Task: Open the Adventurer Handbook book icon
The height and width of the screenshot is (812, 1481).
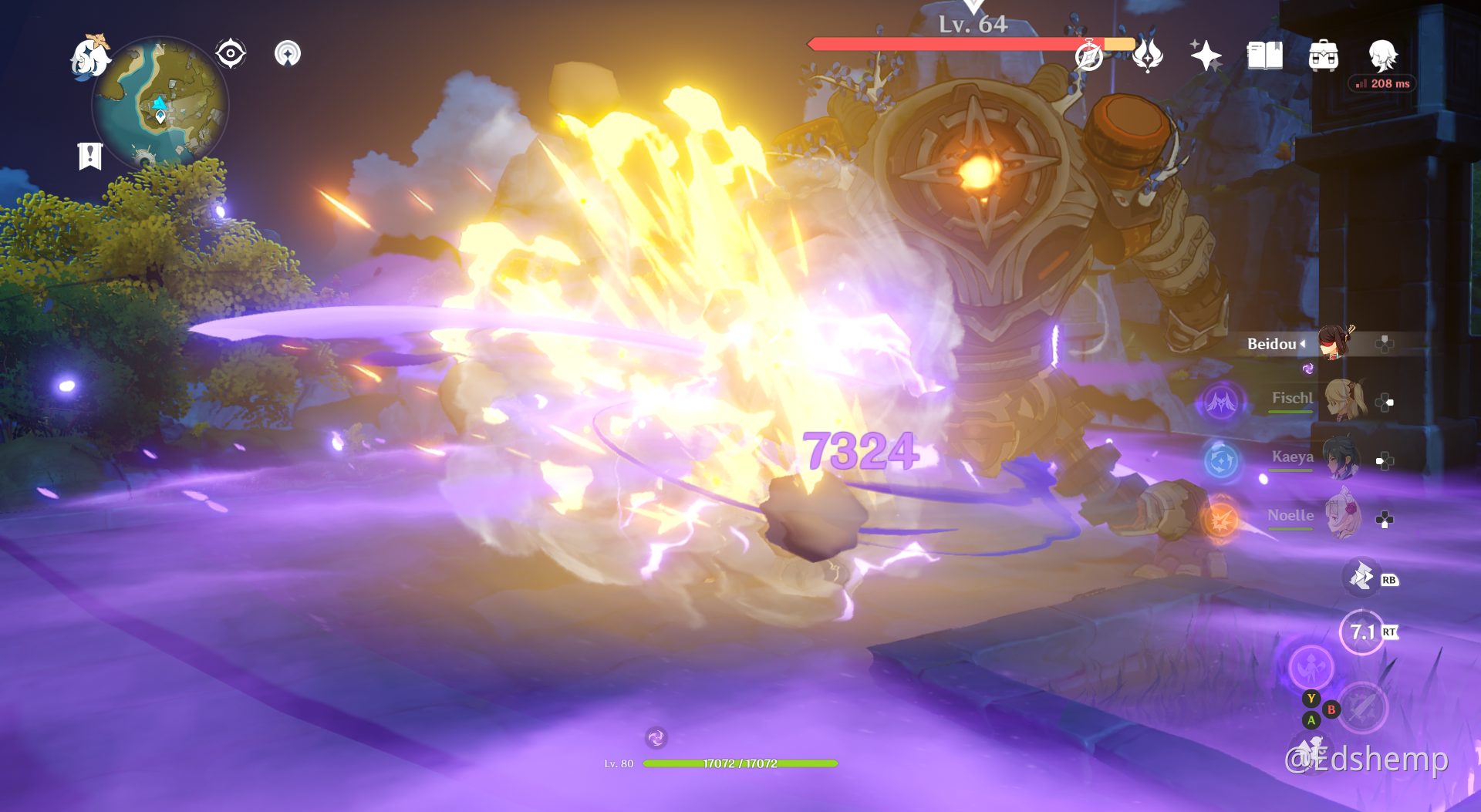Action: click(1264, 55)
